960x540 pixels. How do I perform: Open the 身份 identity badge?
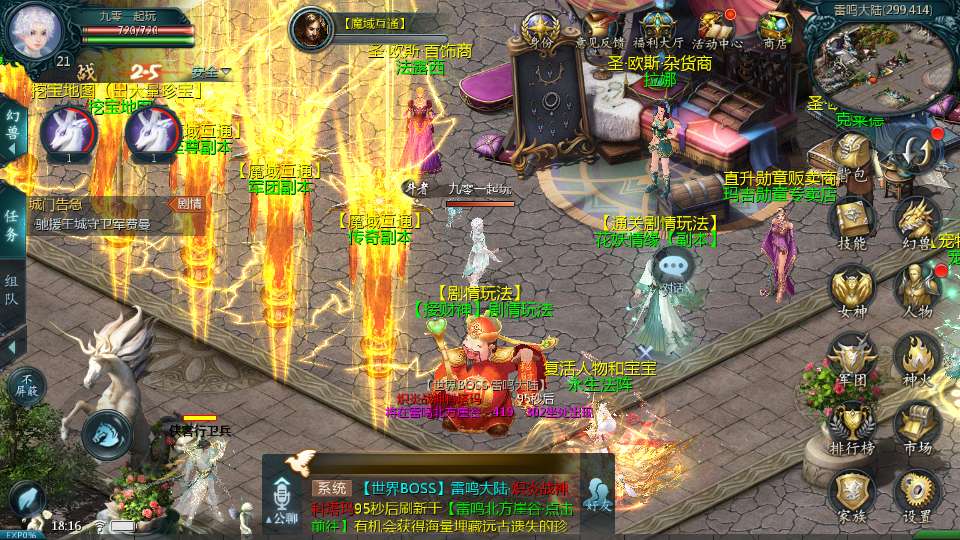[541, 28]
